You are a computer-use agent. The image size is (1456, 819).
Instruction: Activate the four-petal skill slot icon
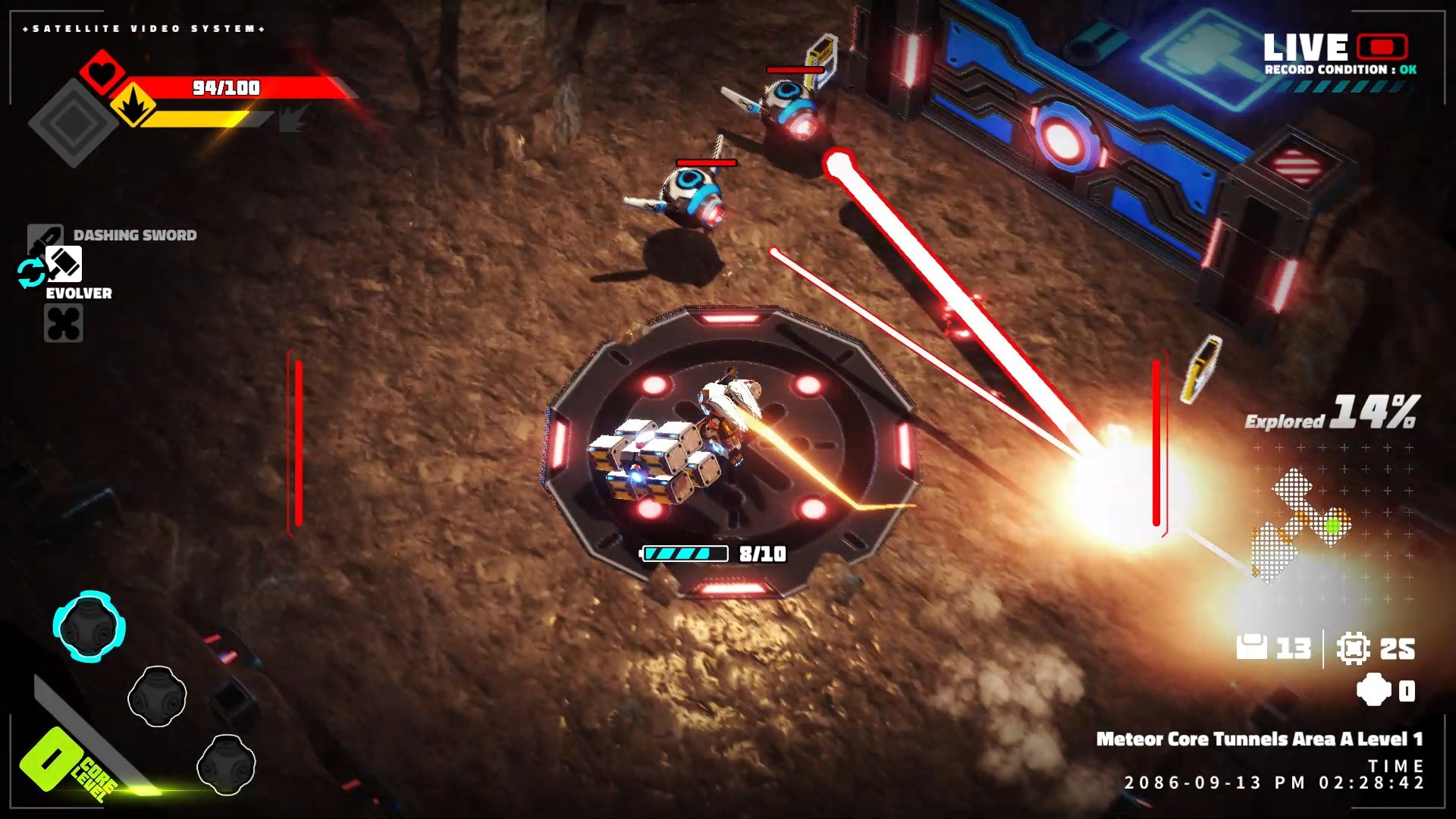[x=64, y=324]
